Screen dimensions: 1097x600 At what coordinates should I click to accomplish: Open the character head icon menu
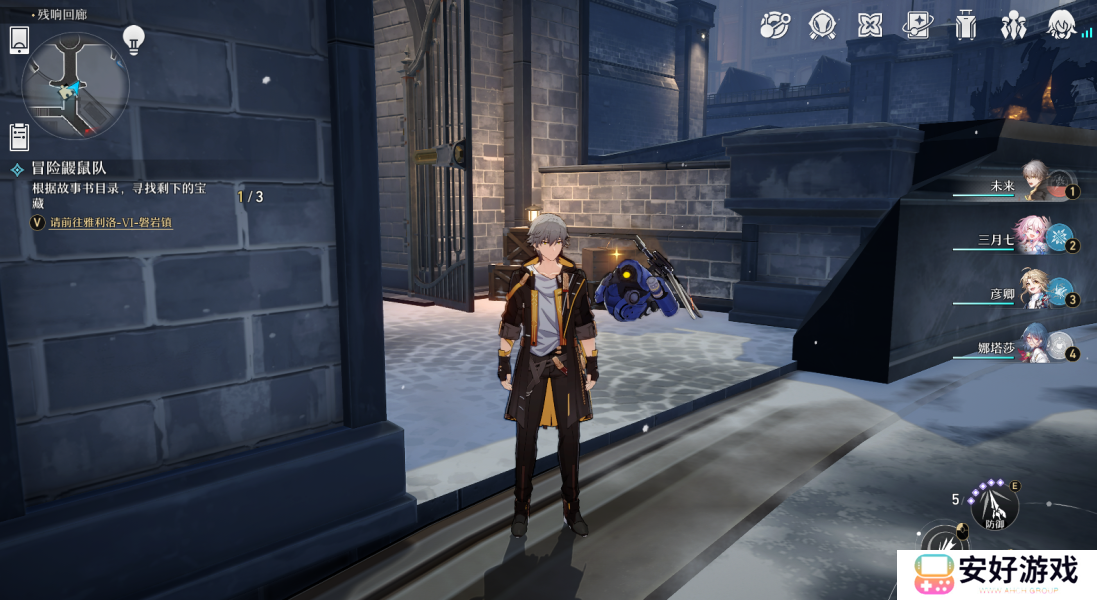pos(1061,25)
